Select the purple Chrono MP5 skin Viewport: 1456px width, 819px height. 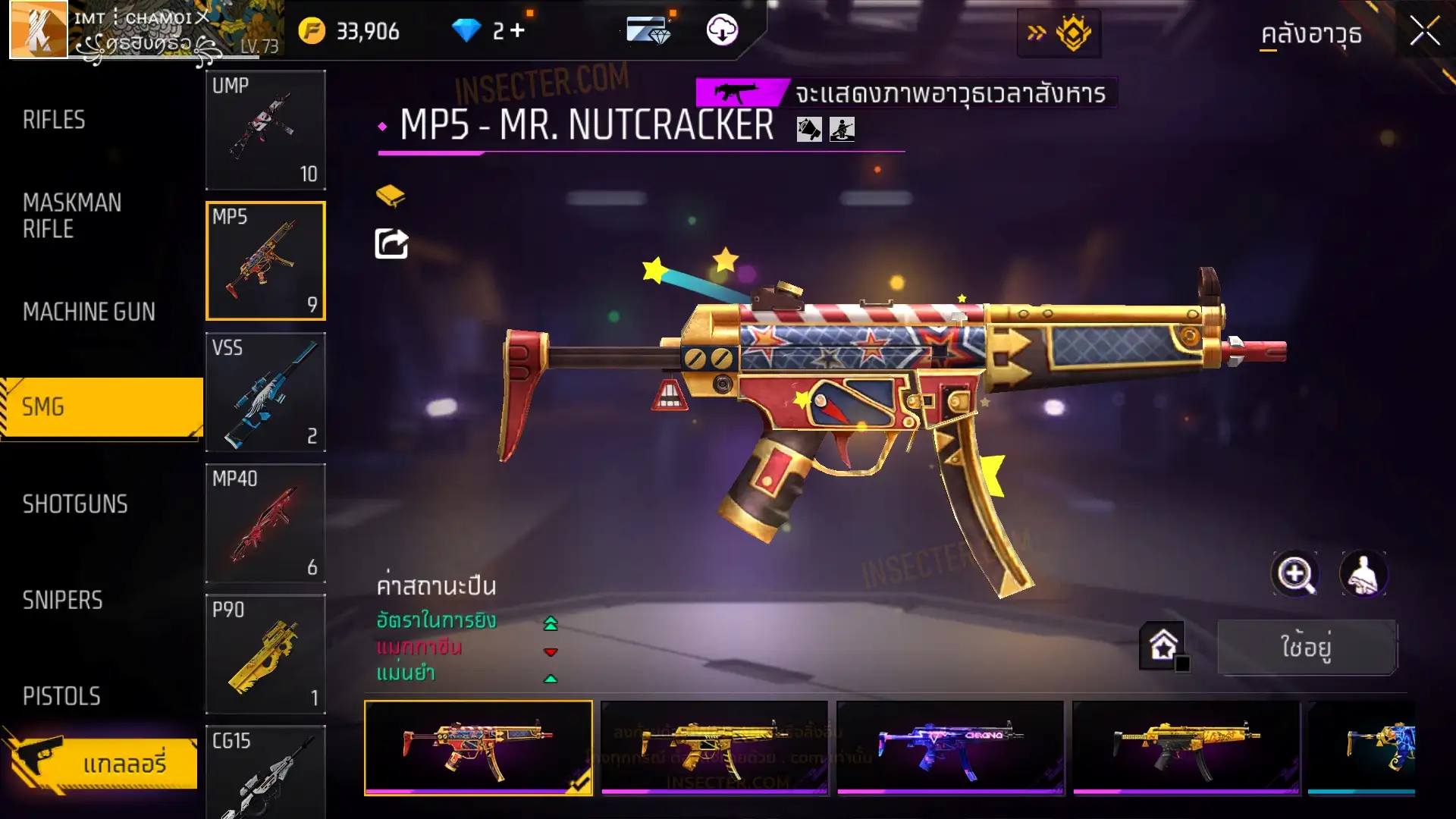(x=950, y=748)
